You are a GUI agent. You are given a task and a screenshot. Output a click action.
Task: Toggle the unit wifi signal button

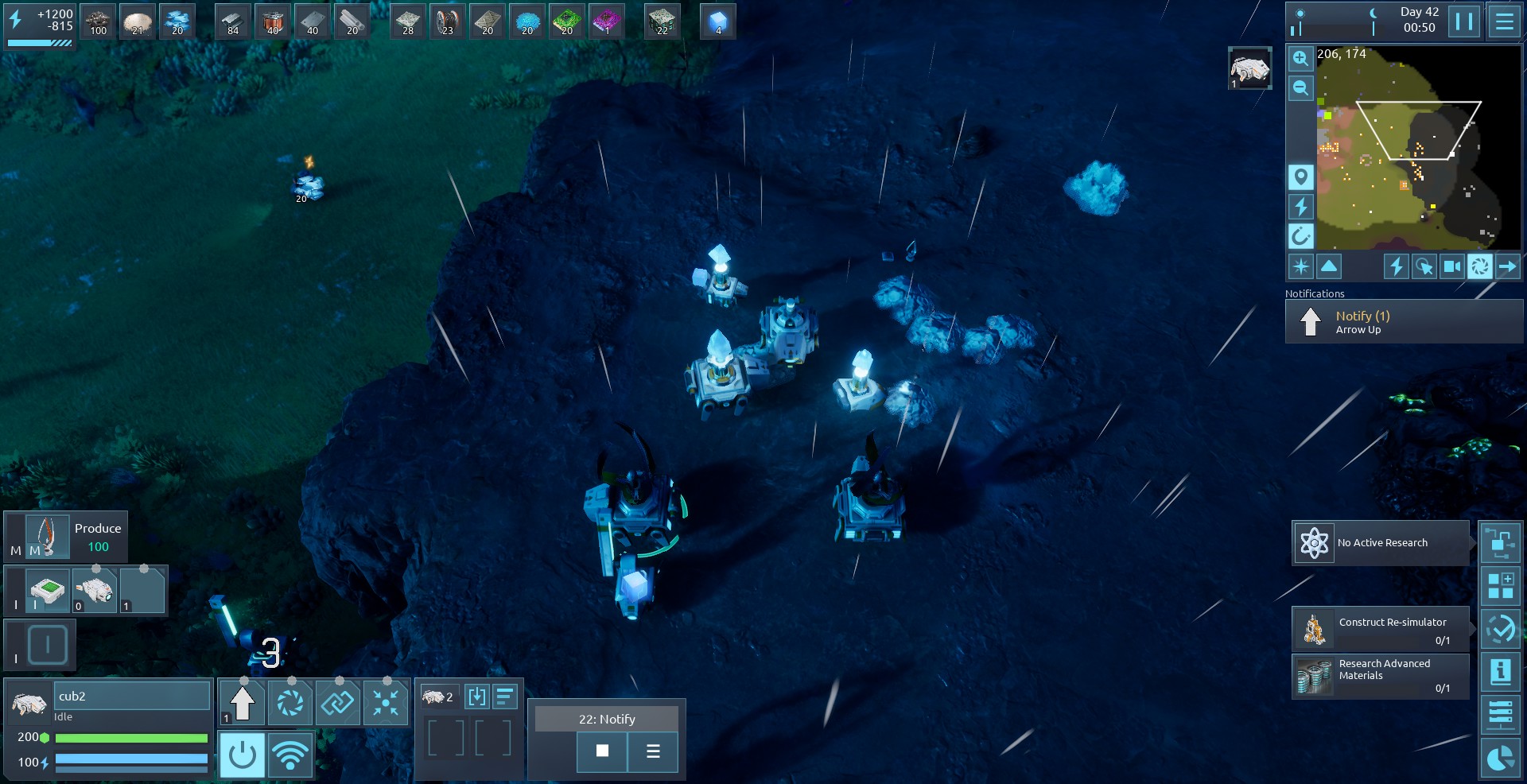(289, 755)
